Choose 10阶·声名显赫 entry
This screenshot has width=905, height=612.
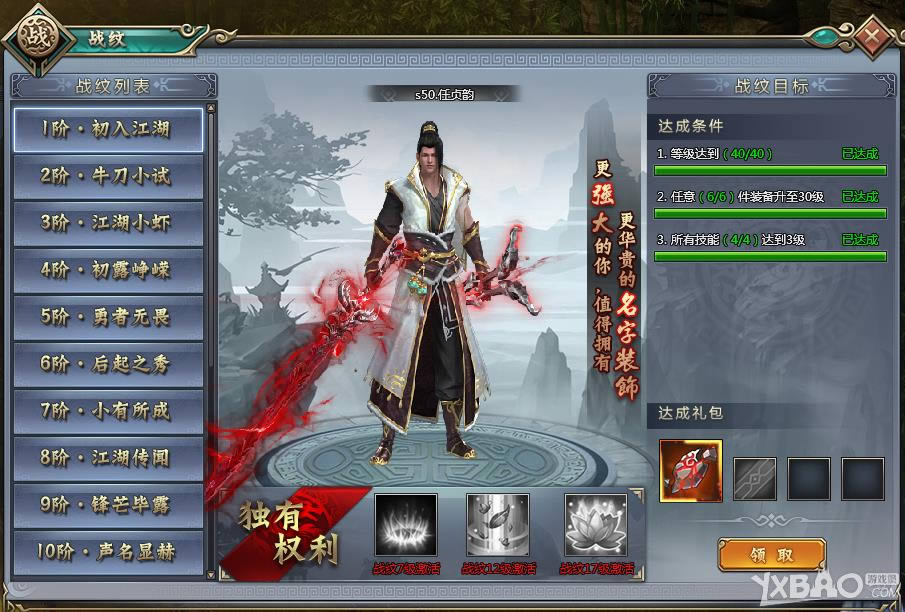(107, 551)
